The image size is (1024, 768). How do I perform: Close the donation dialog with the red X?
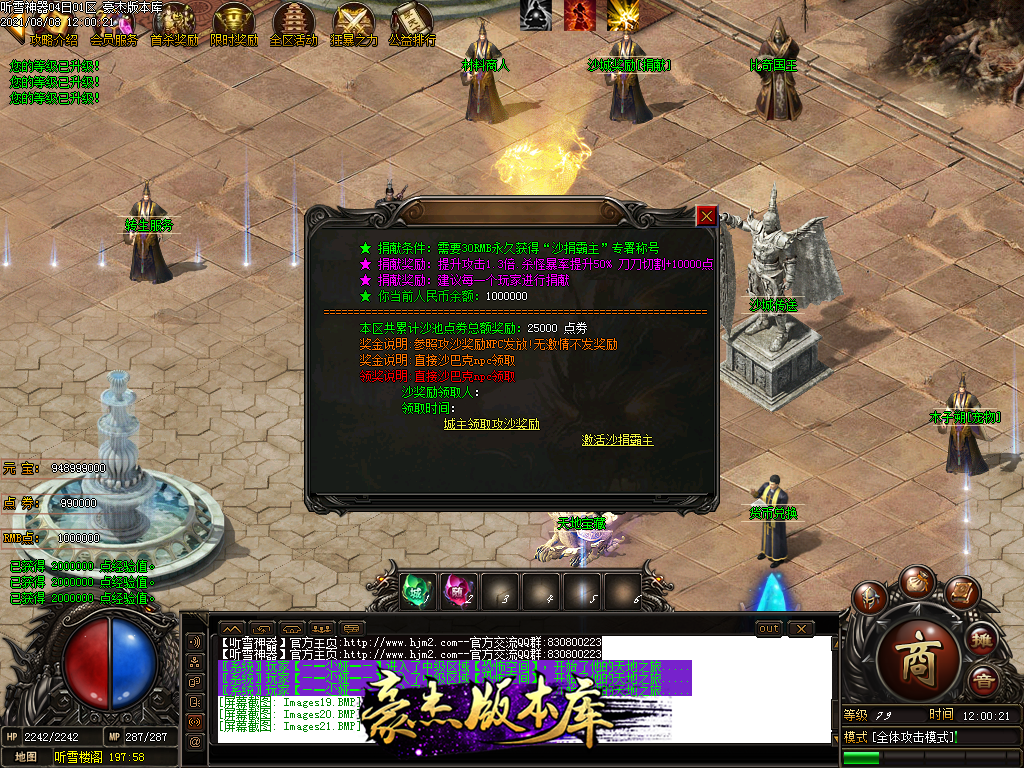(706, 215)
